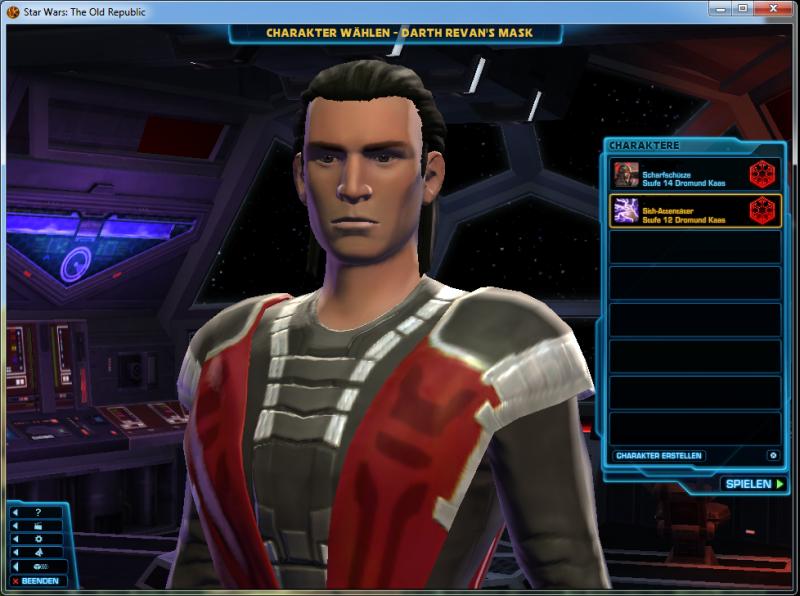800x596 pixels.
Task: Quit the game via Beenden
Action: (x=37, y=581)
